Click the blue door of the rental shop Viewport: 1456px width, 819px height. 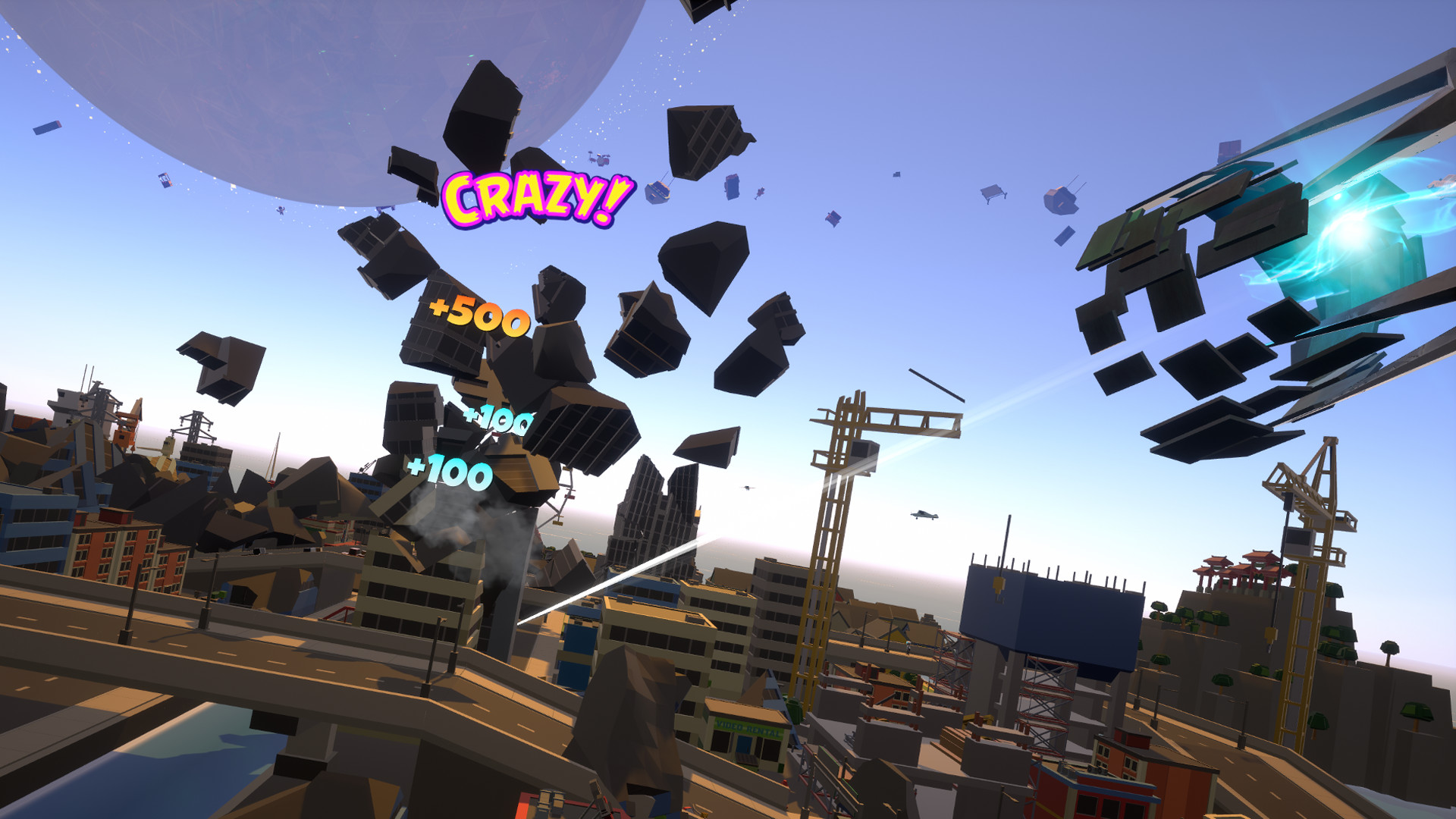click(x=742, y=745)
